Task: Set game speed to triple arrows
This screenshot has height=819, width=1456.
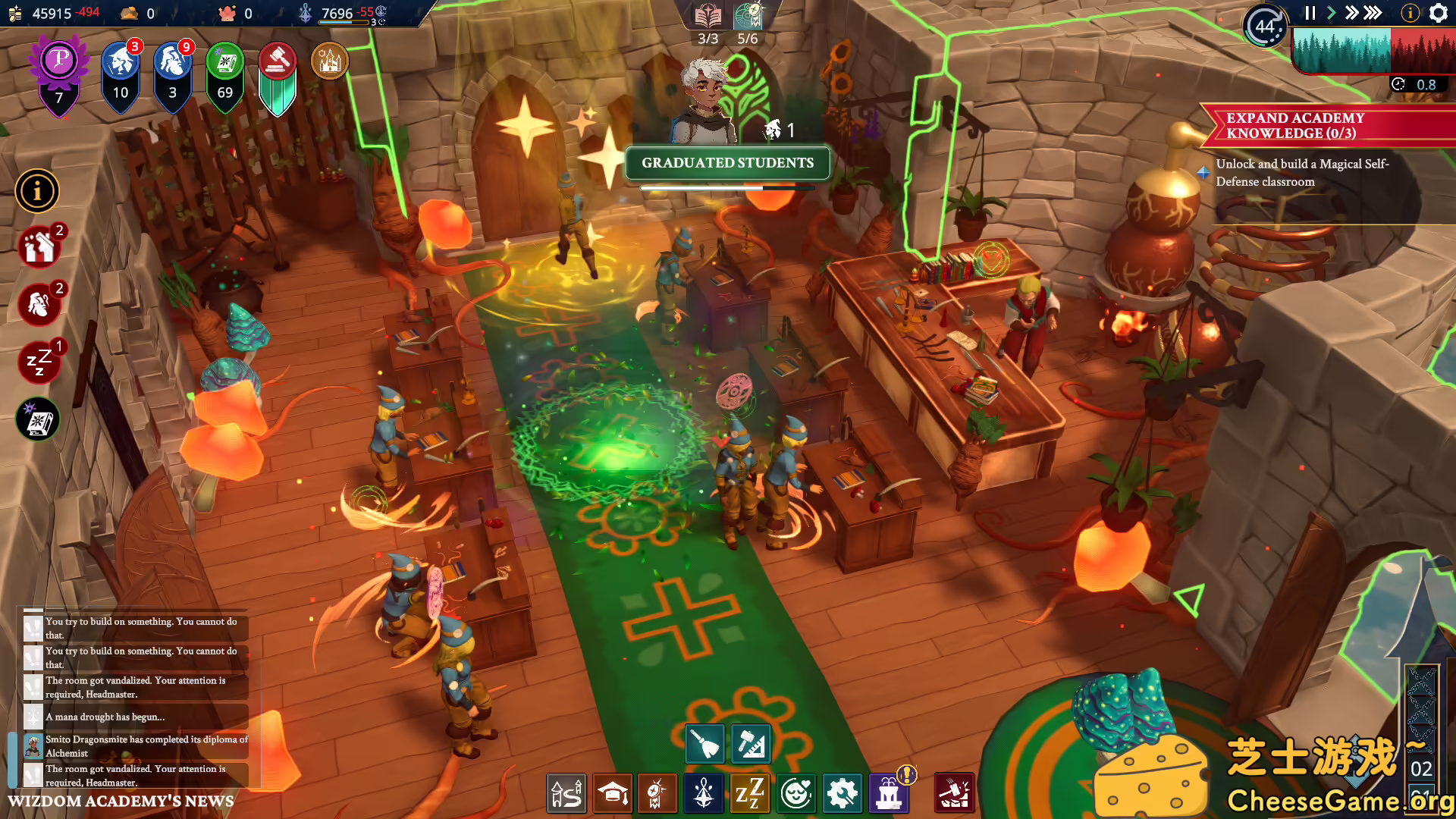Action: click(1373, 13)
